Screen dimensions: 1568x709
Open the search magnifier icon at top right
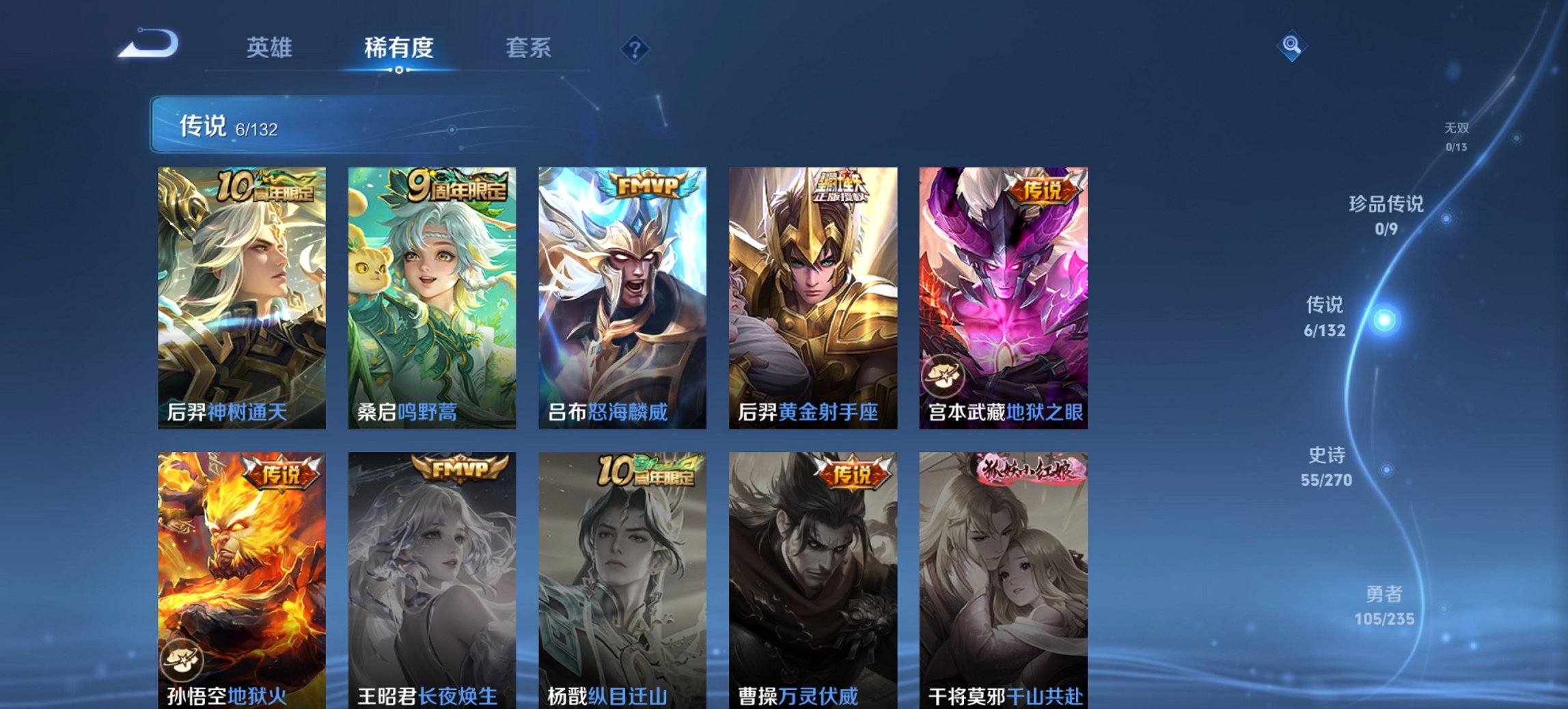1293,45
